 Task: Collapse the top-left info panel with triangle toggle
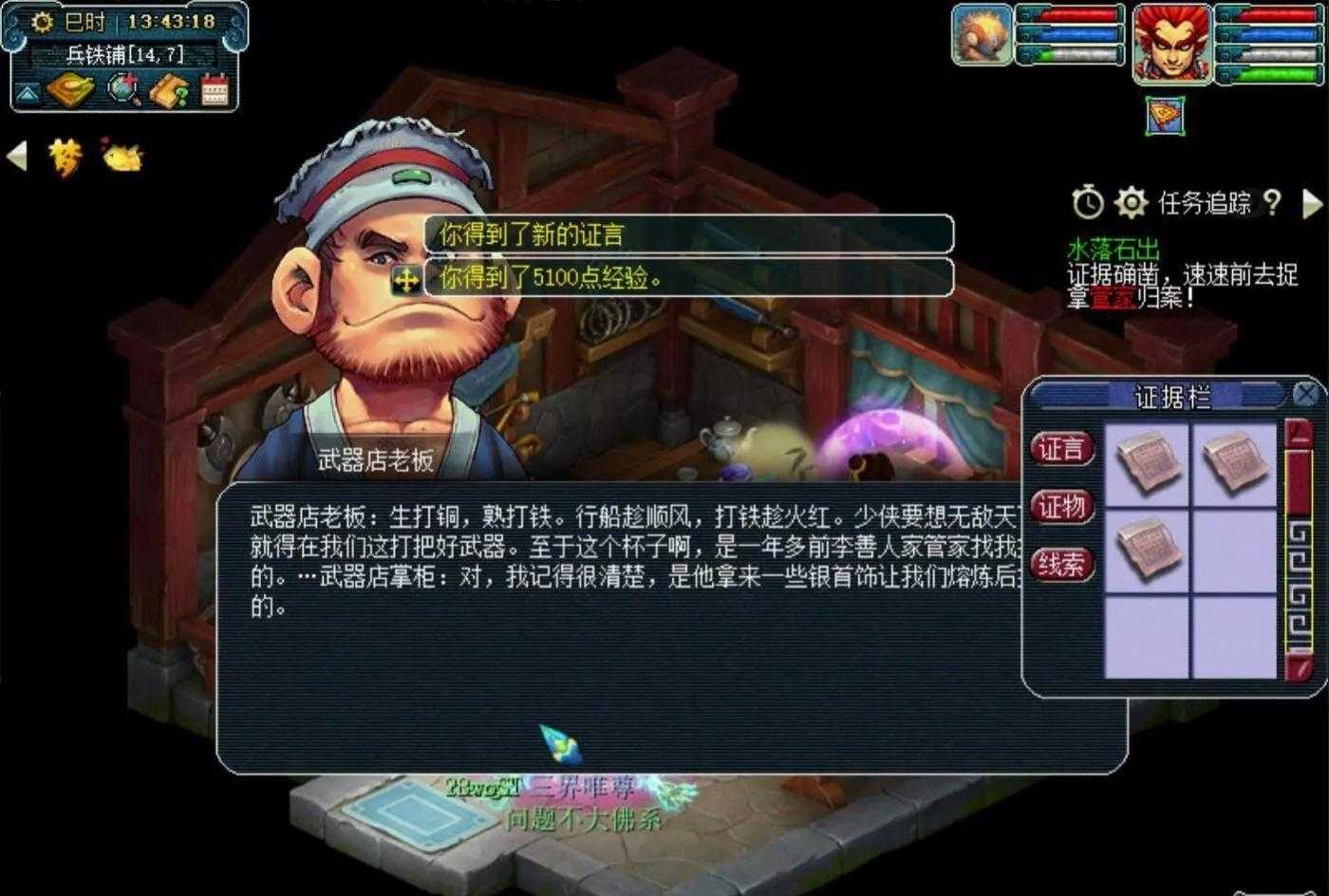click(28, 92)
